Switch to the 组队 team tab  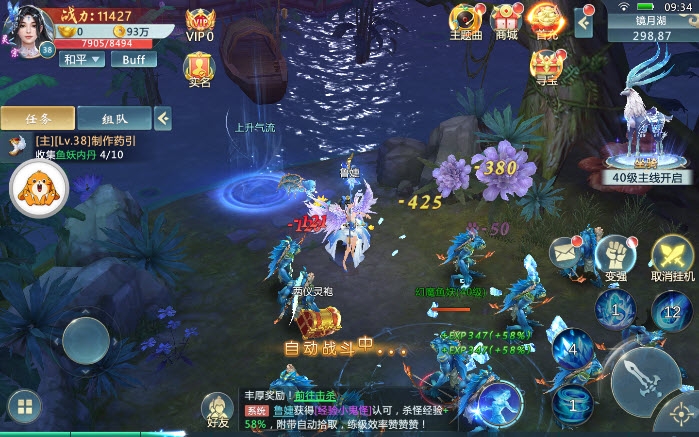click(113, 118)
